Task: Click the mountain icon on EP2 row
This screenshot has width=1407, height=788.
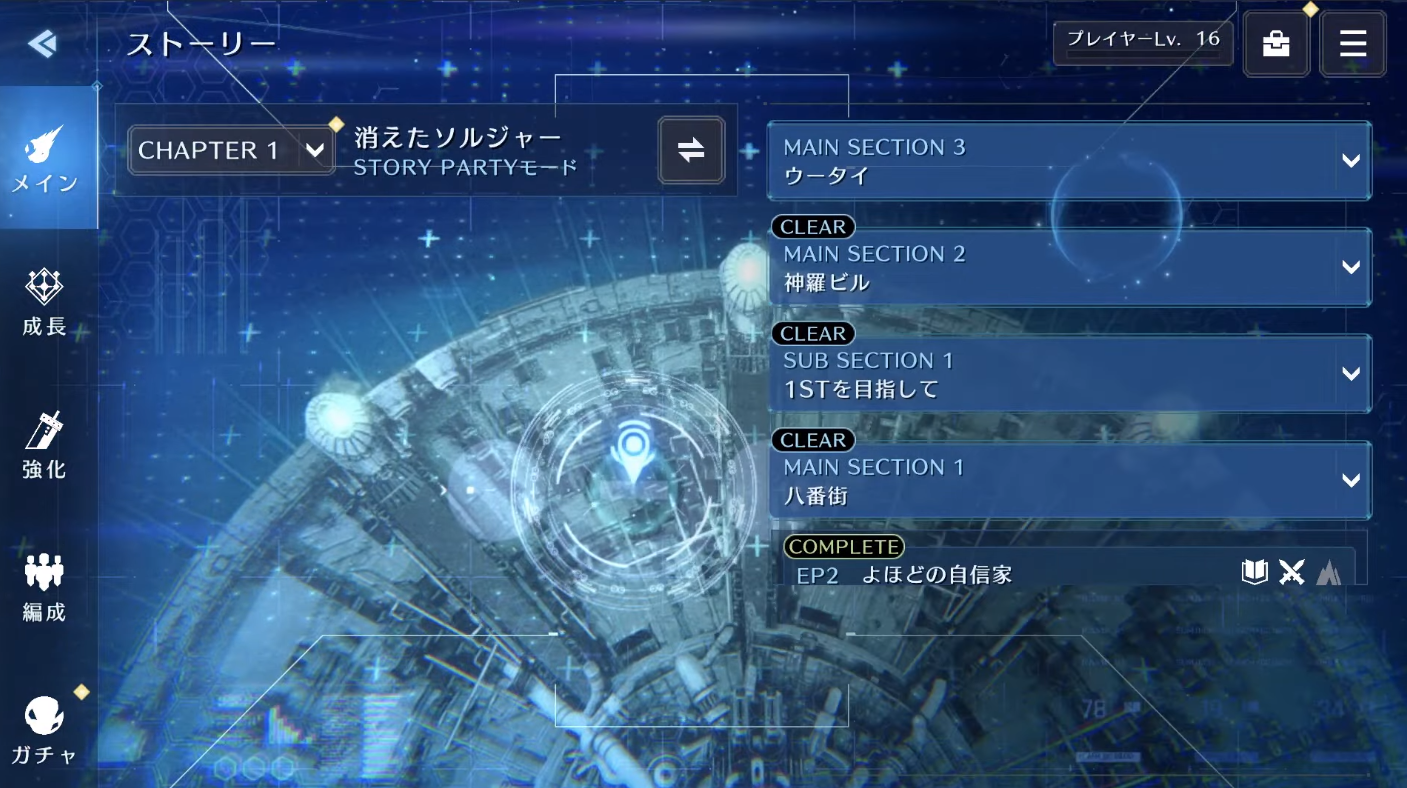Action: [x=1330, y=572]
